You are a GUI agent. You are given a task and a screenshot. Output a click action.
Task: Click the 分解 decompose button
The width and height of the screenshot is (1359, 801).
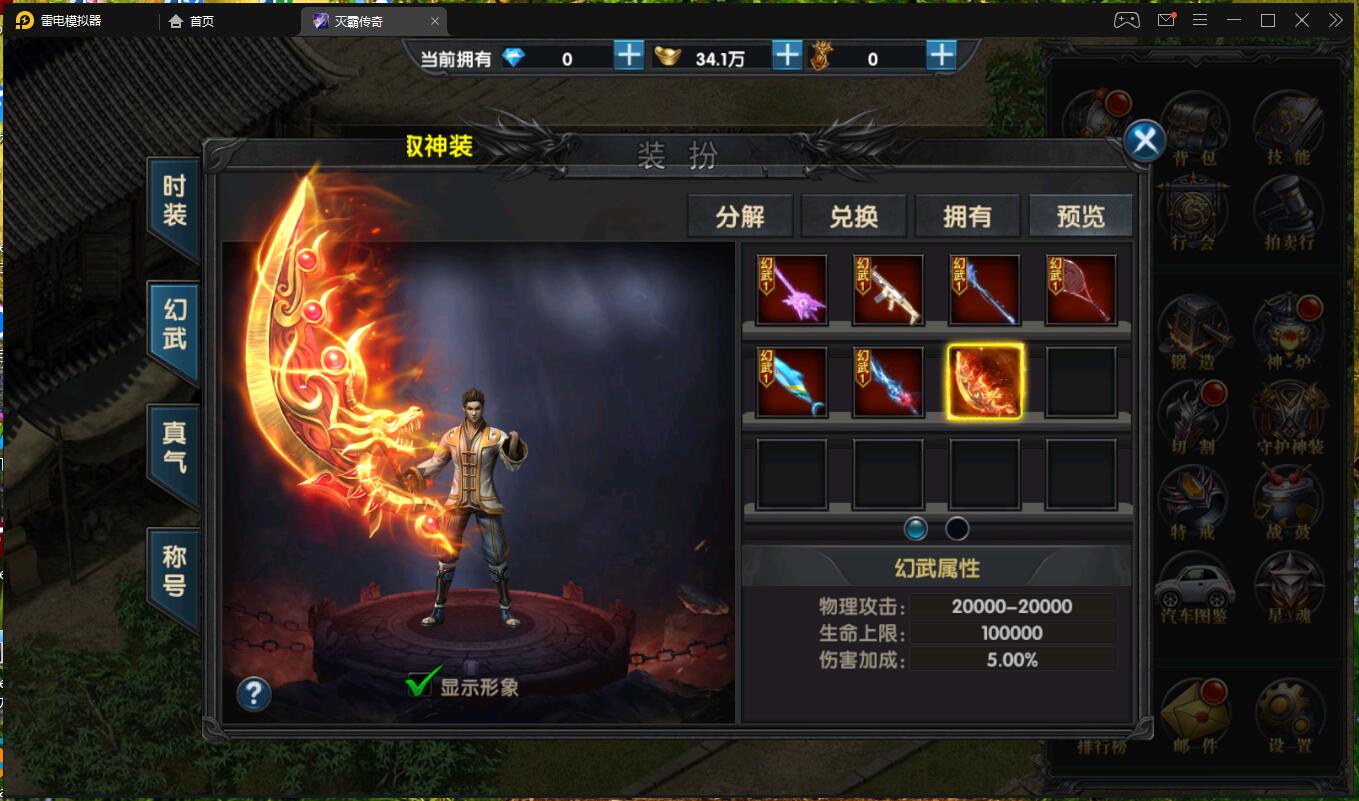pyautogui.click(x=740, y=216)
